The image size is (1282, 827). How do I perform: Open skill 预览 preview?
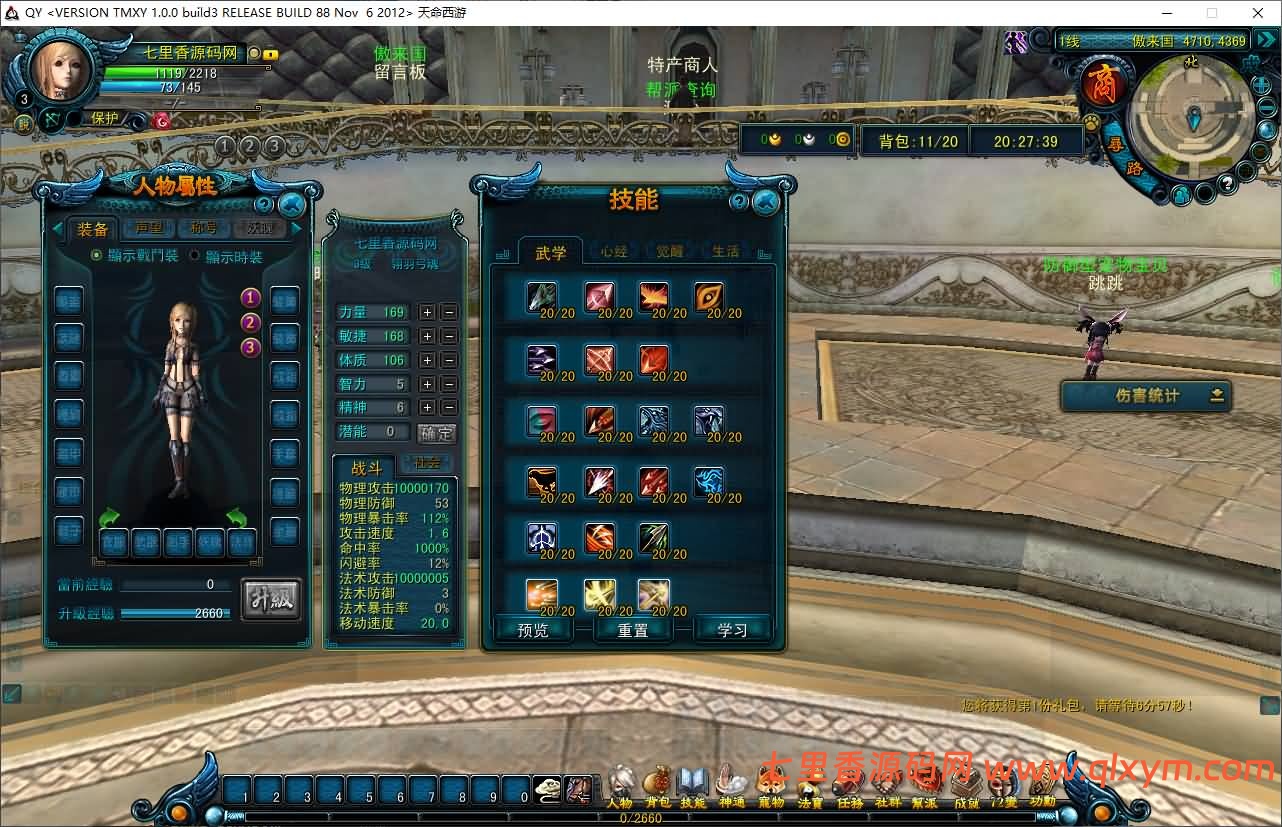533,630
